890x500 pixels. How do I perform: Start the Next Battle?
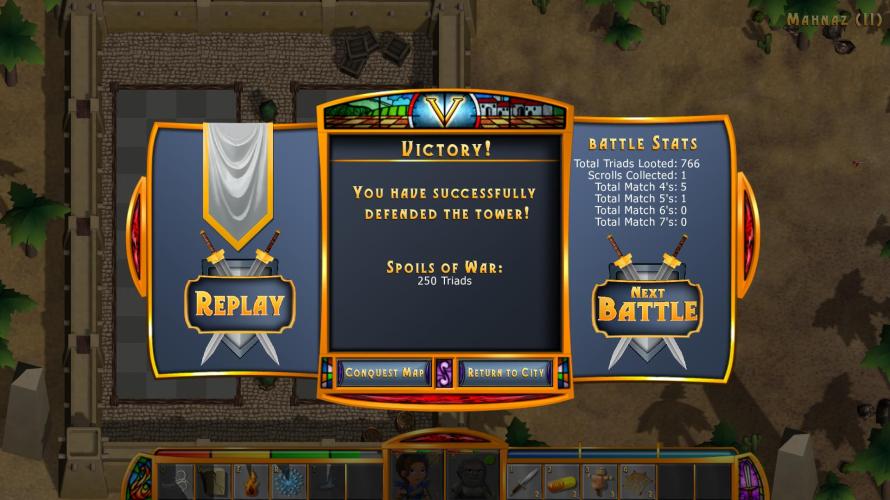tap(646, 304)
